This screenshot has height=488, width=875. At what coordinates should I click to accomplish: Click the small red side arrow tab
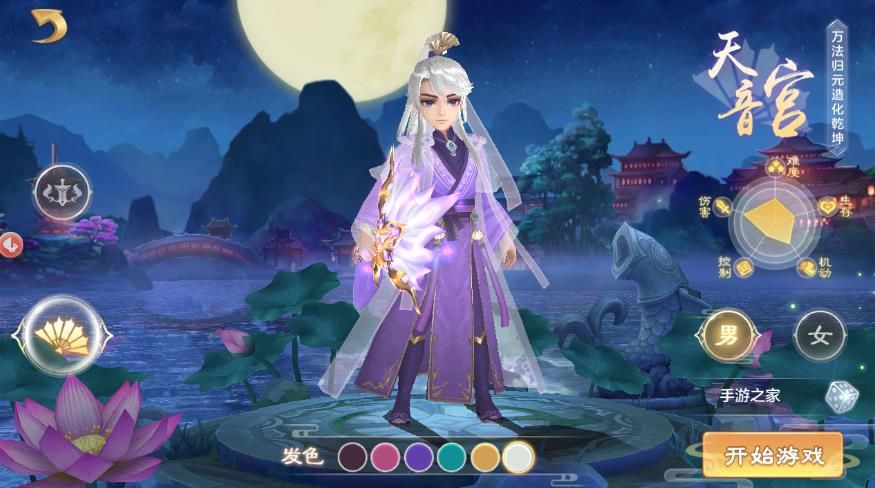[9, 243]
